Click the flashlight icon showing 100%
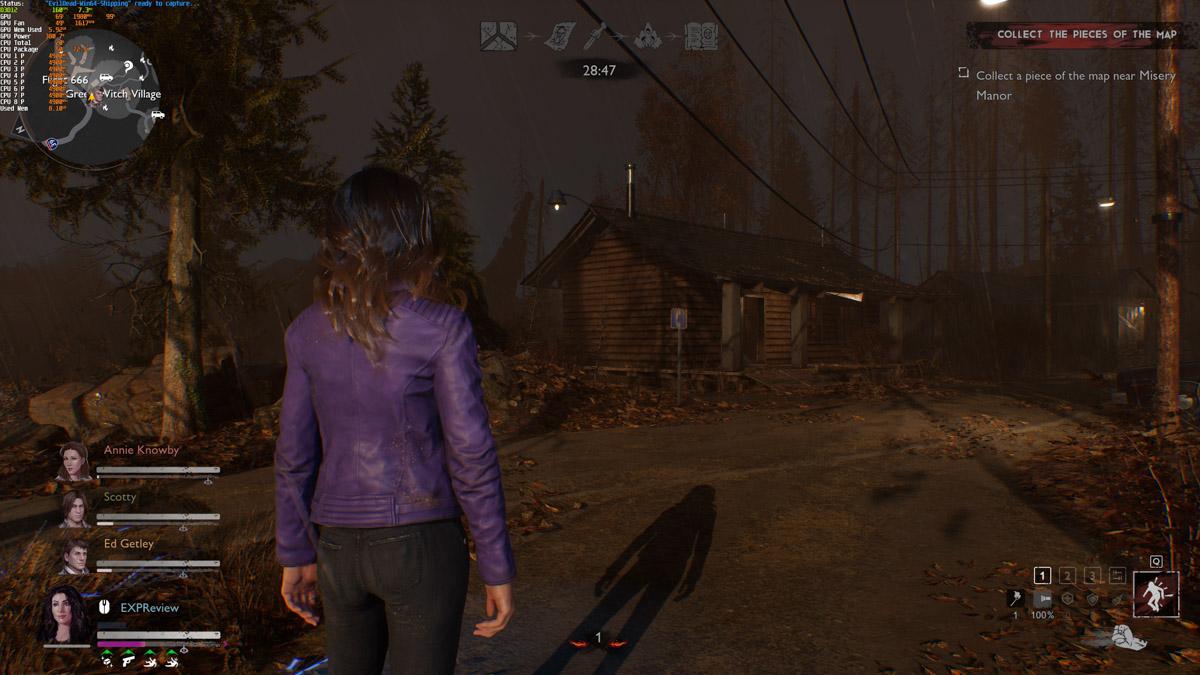The image size is (1200, 675). (x=1042, y=598)
